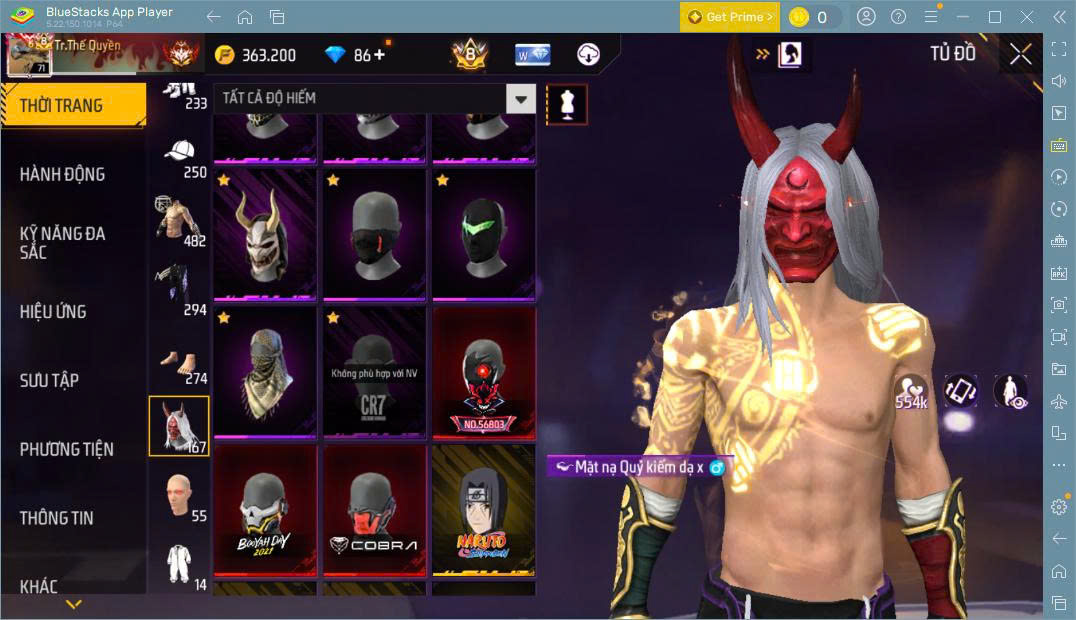Go to the Phương Tiện tab
This screenshot has height=620, width=1076.
66,449
